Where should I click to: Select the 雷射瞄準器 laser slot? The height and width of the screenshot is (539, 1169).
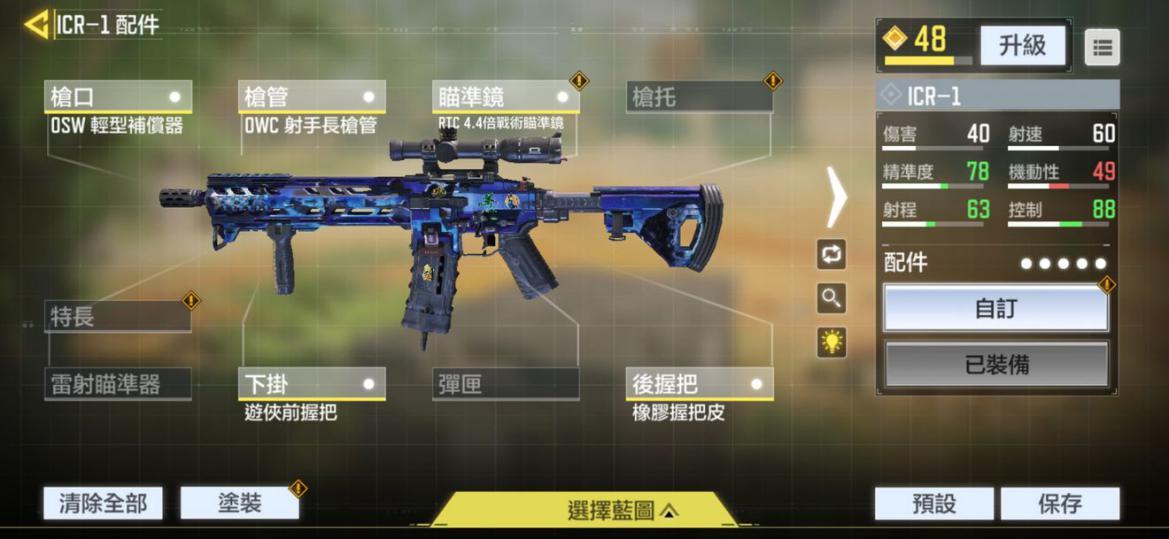tap(118, 384)
